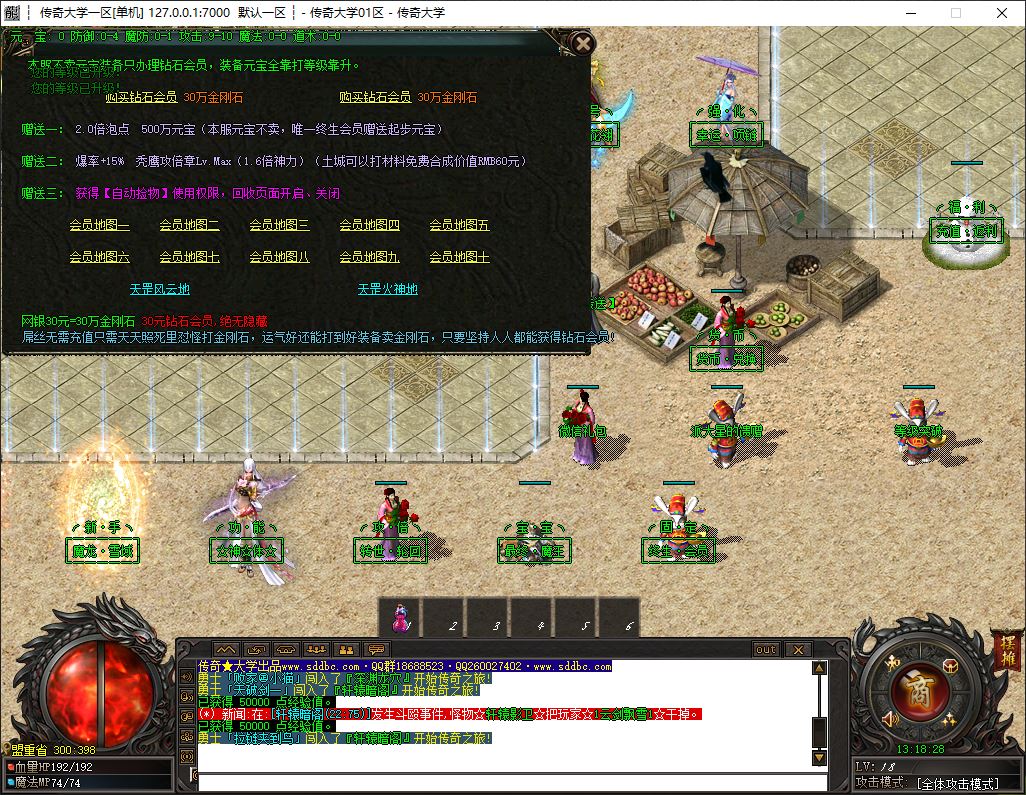The width and height of the screenshot is (1026, 795).
Task: Close the diamond membership dialog
Action: pos(581,44)
